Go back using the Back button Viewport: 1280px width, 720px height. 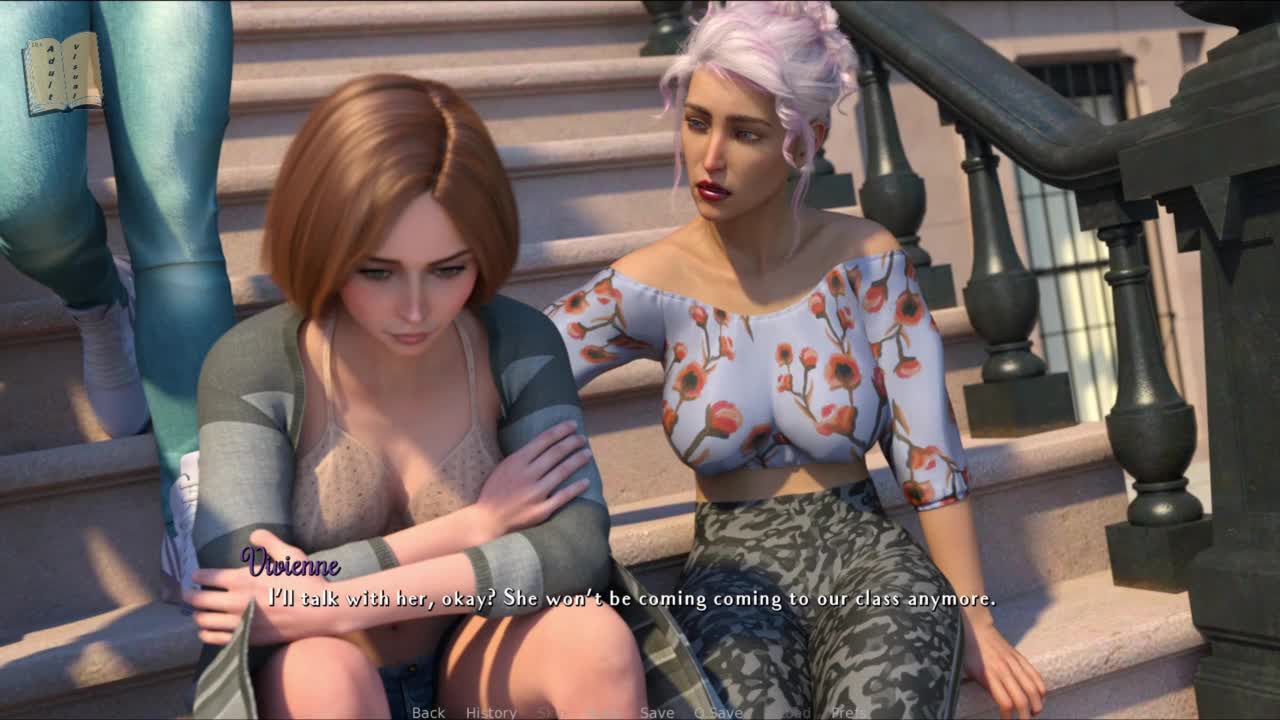point(428,712)
